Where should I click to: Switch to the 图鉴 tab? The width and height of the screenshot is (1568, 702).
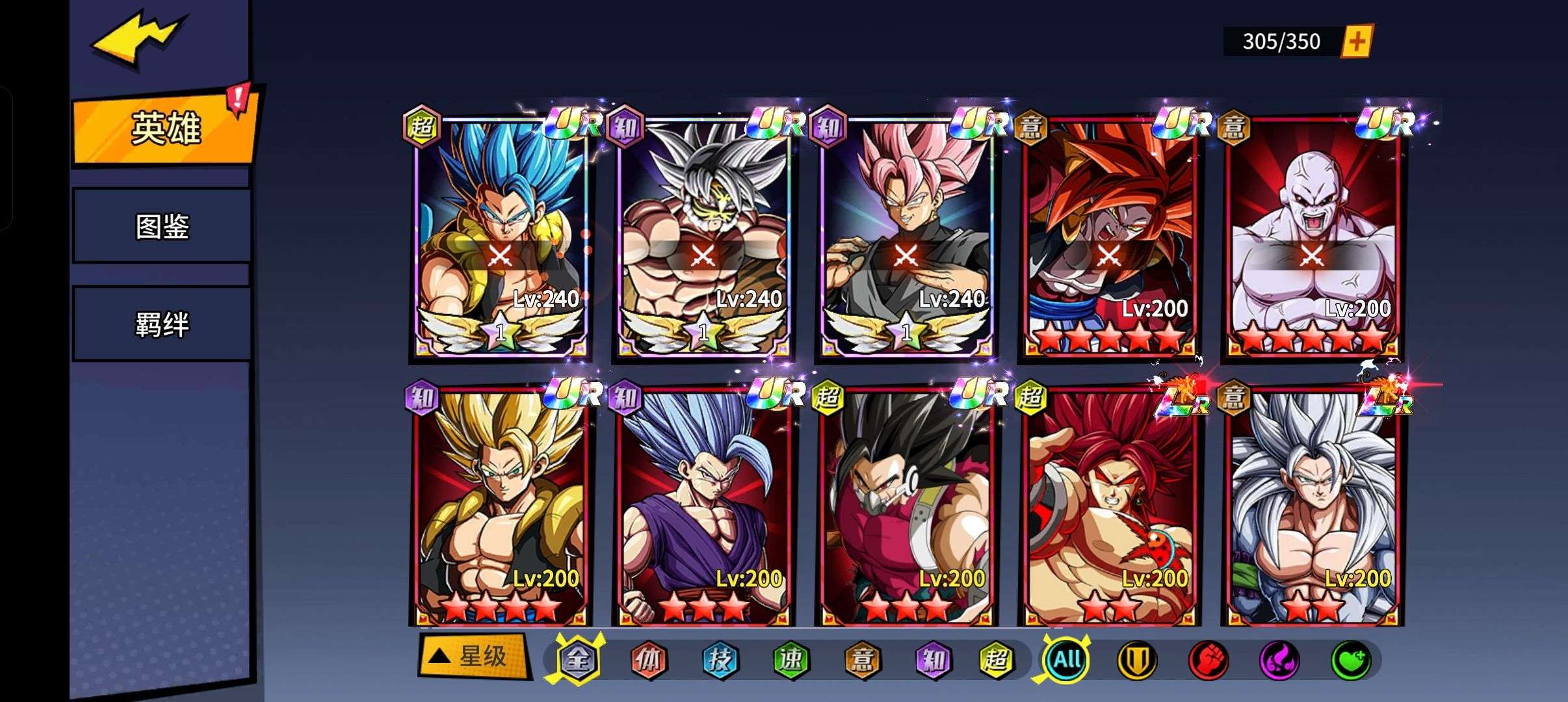pyautogui.click(x=162, y=226)
